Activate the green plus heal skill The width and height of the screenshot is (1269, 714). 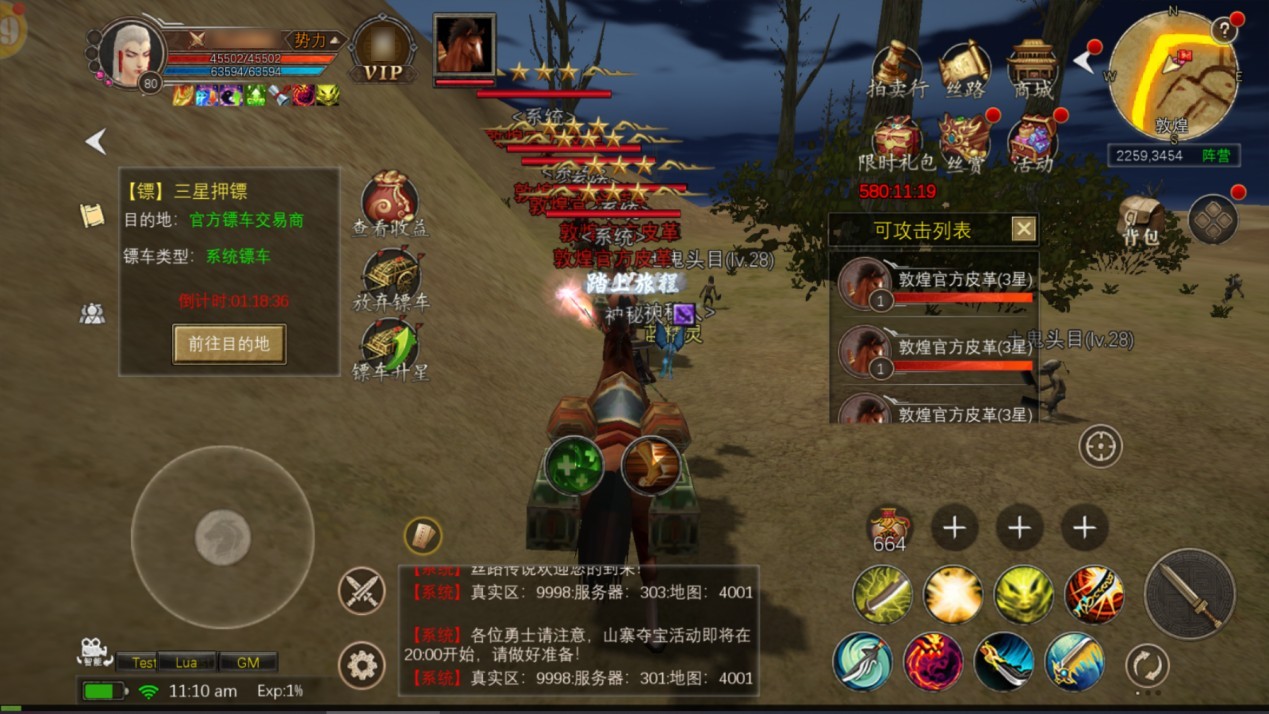[574, 465]
